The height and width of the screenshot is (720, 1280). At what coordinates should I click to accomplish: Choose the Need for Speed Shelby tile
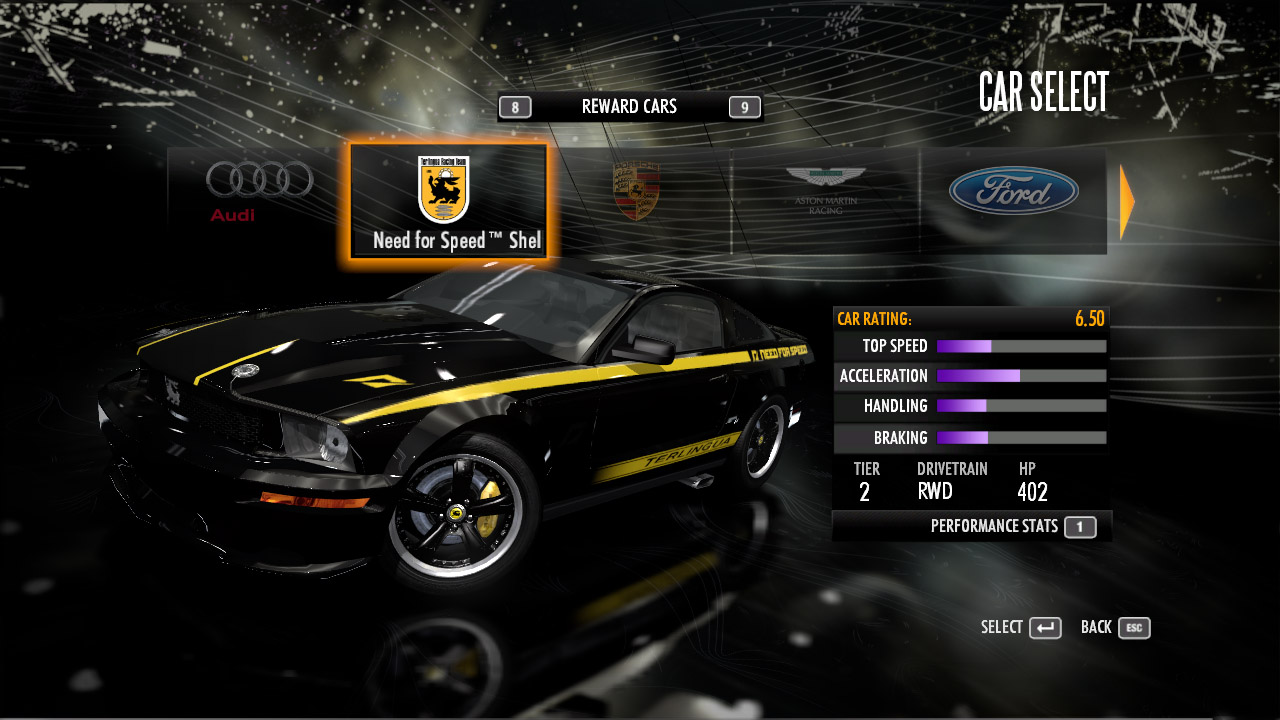point(449,201)
